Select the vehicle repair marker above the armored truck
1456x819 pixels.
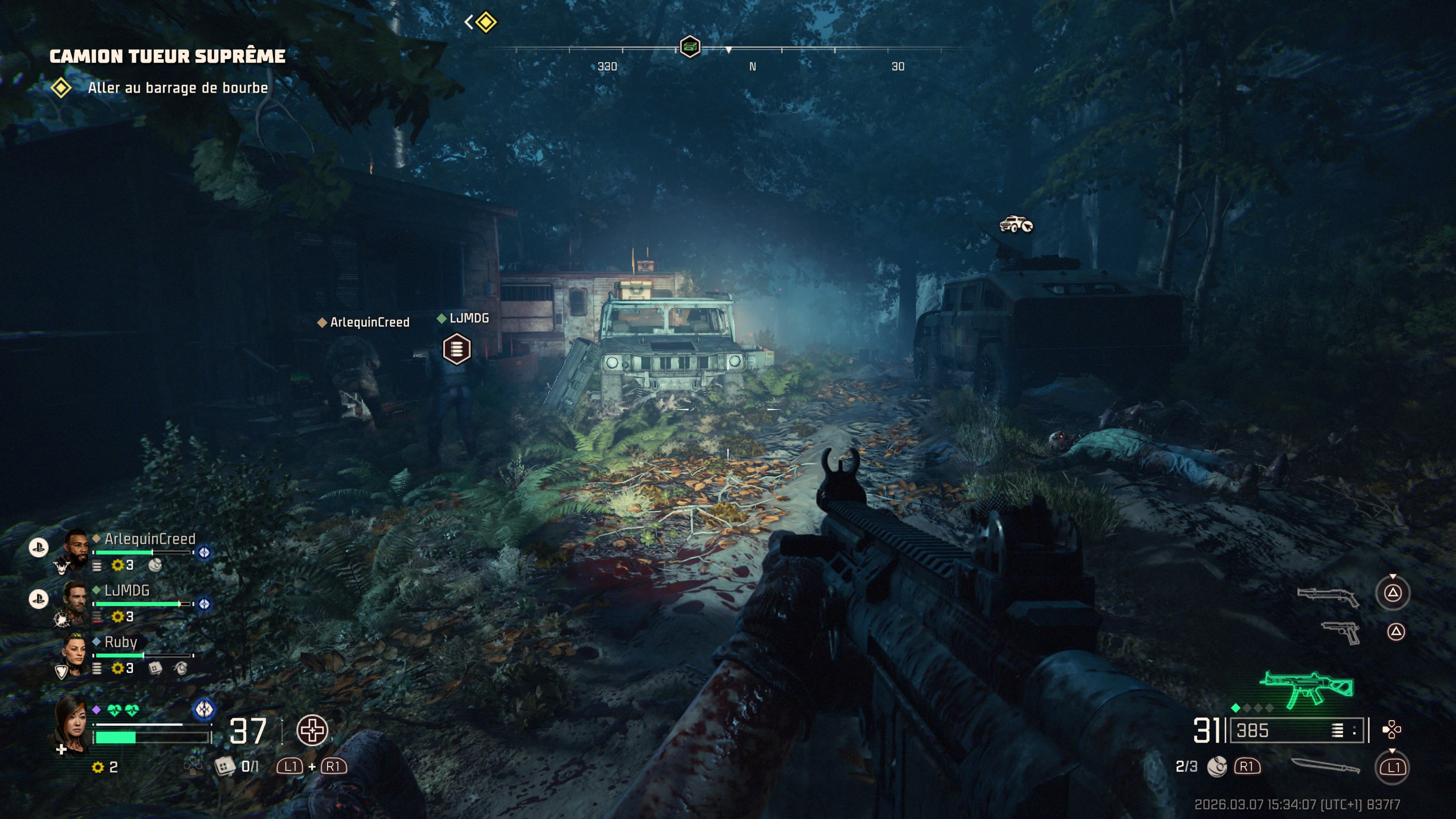(x=1016, y=224)
